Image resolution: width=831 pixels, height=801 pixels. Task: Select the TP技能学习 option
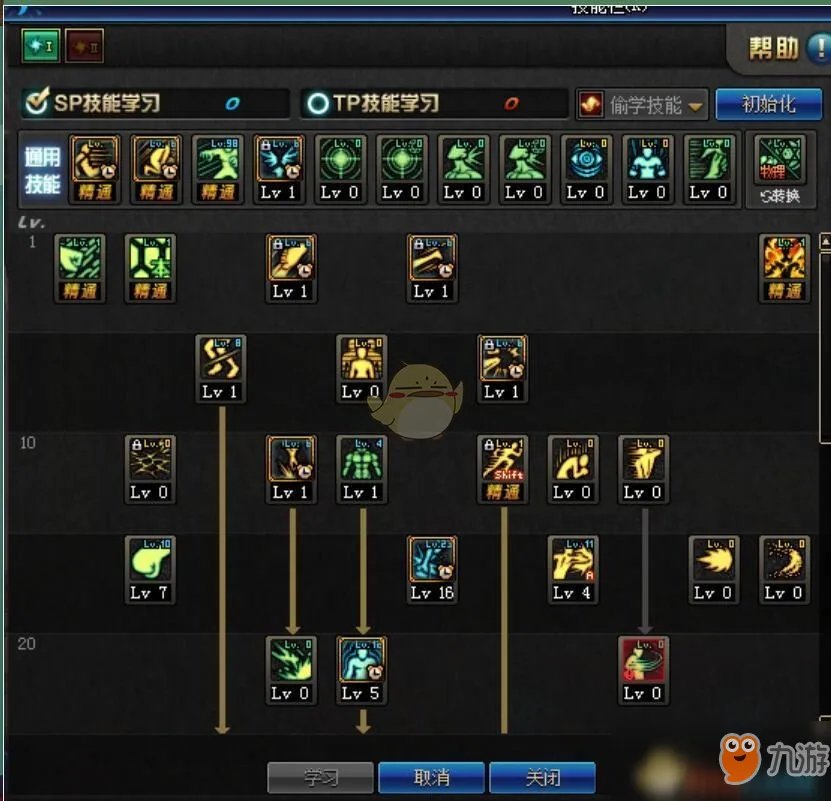coord(375,103)
